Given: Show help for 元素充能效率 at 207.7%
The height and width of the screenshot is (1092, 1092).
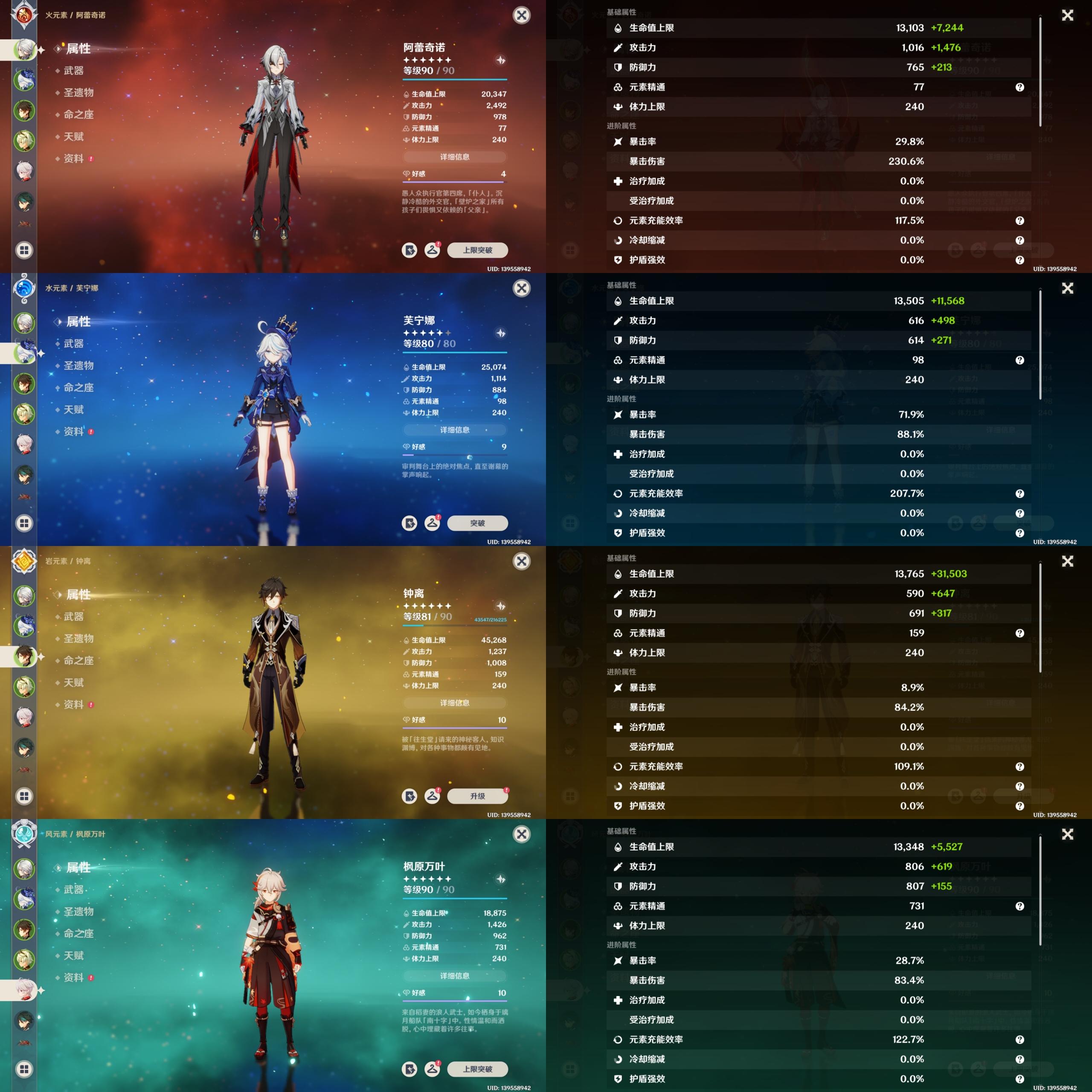Looking at the screenshot, I should coord(1019,494).
